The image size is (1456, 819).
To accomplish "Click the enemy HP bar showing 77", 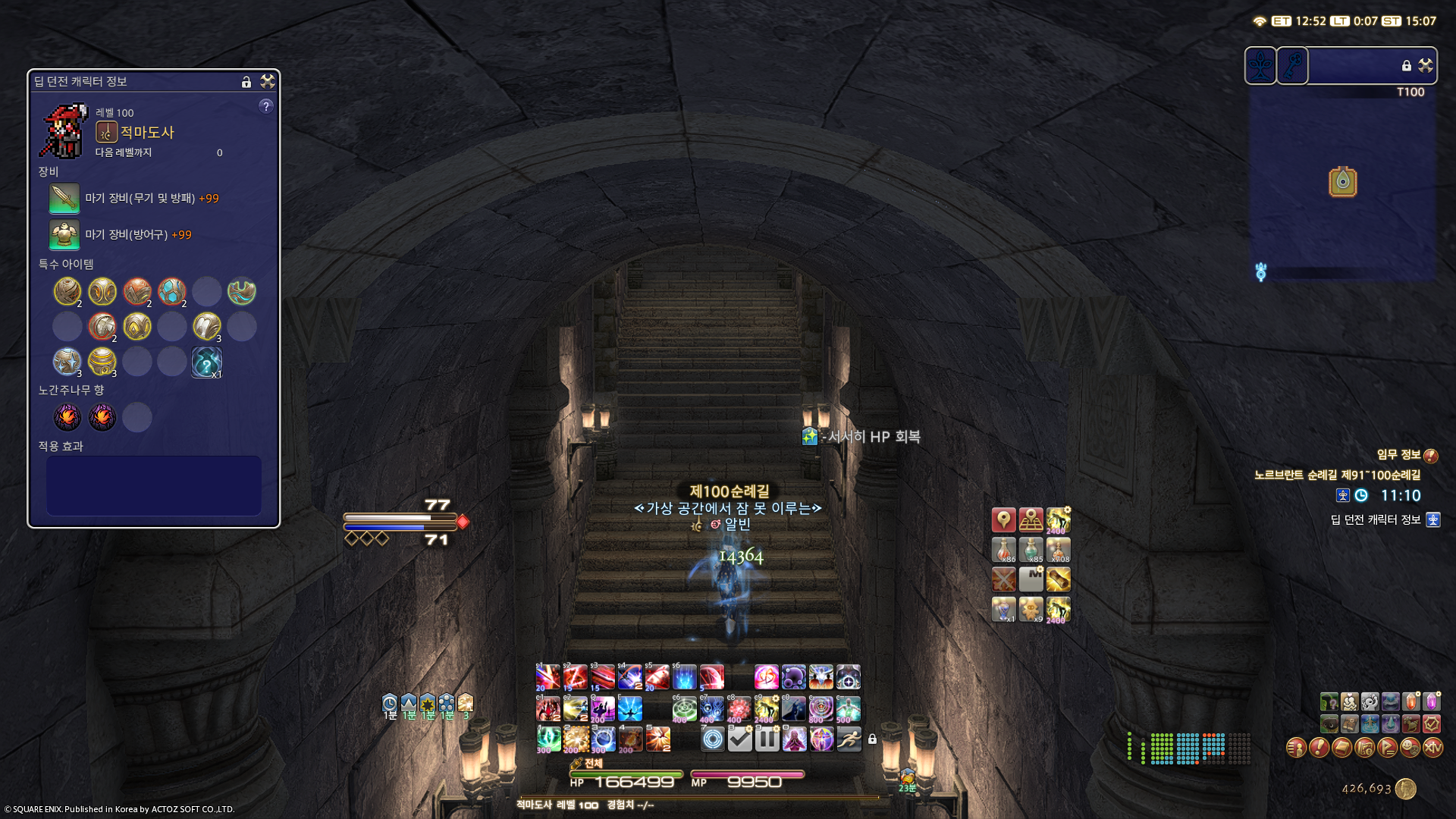I will [x=398, y=518].
